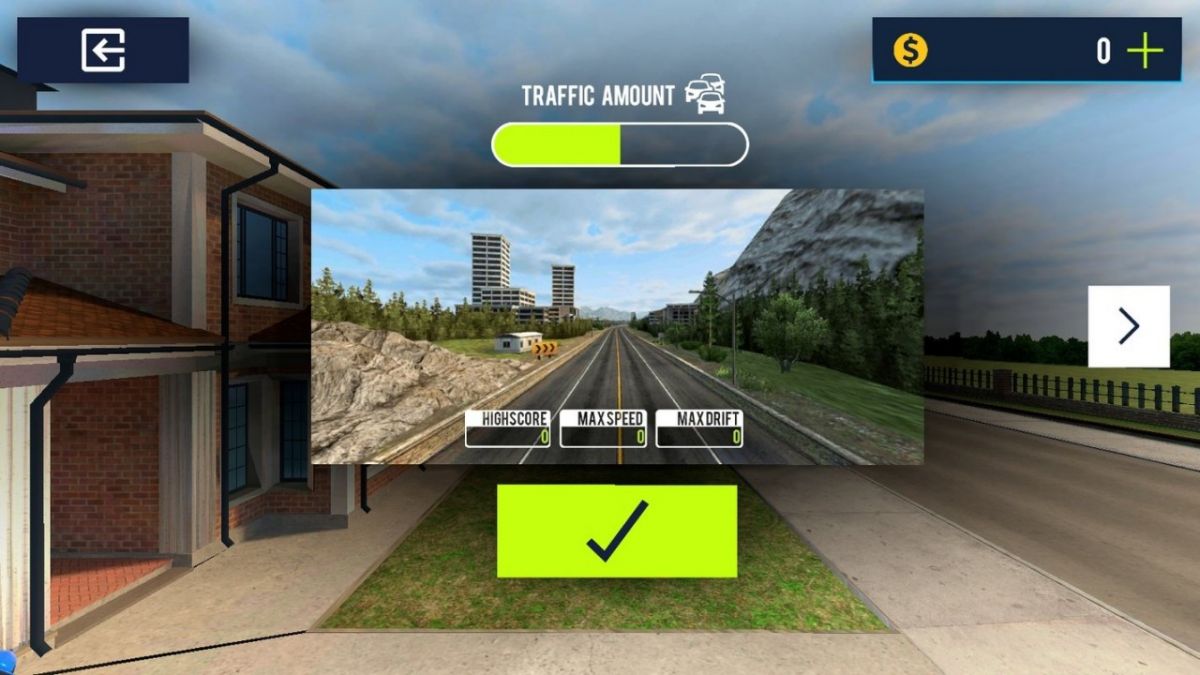1200x675 pixels.
Task: Go back using the exit arrow button
Action: coord(103,50)
